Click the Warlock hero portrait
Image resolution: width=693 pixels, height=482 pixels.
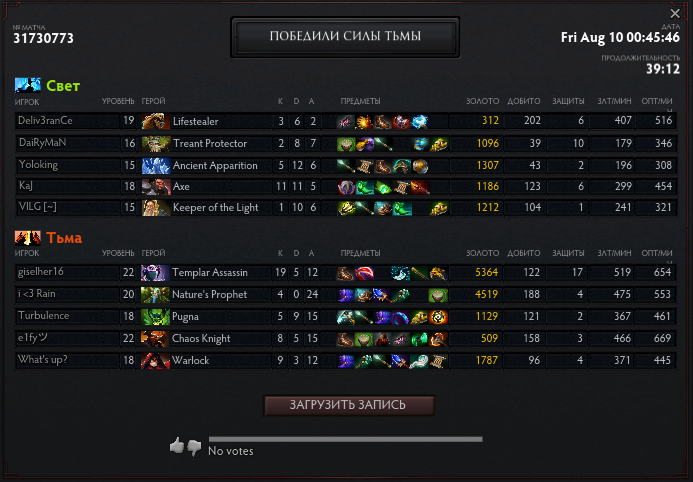(x=155, y=360)
